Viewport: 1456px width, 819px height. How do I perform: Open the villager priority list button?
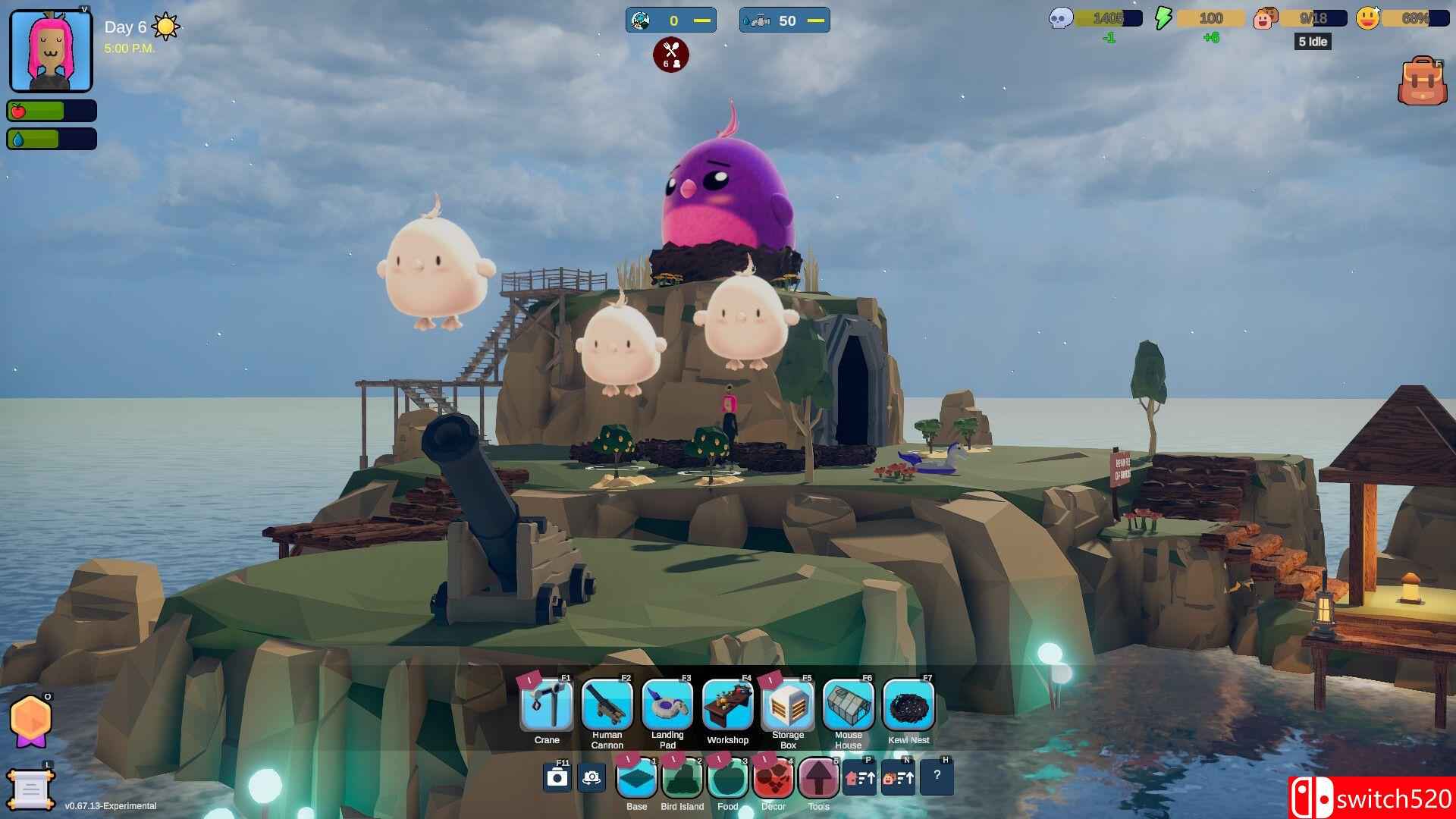898,778
